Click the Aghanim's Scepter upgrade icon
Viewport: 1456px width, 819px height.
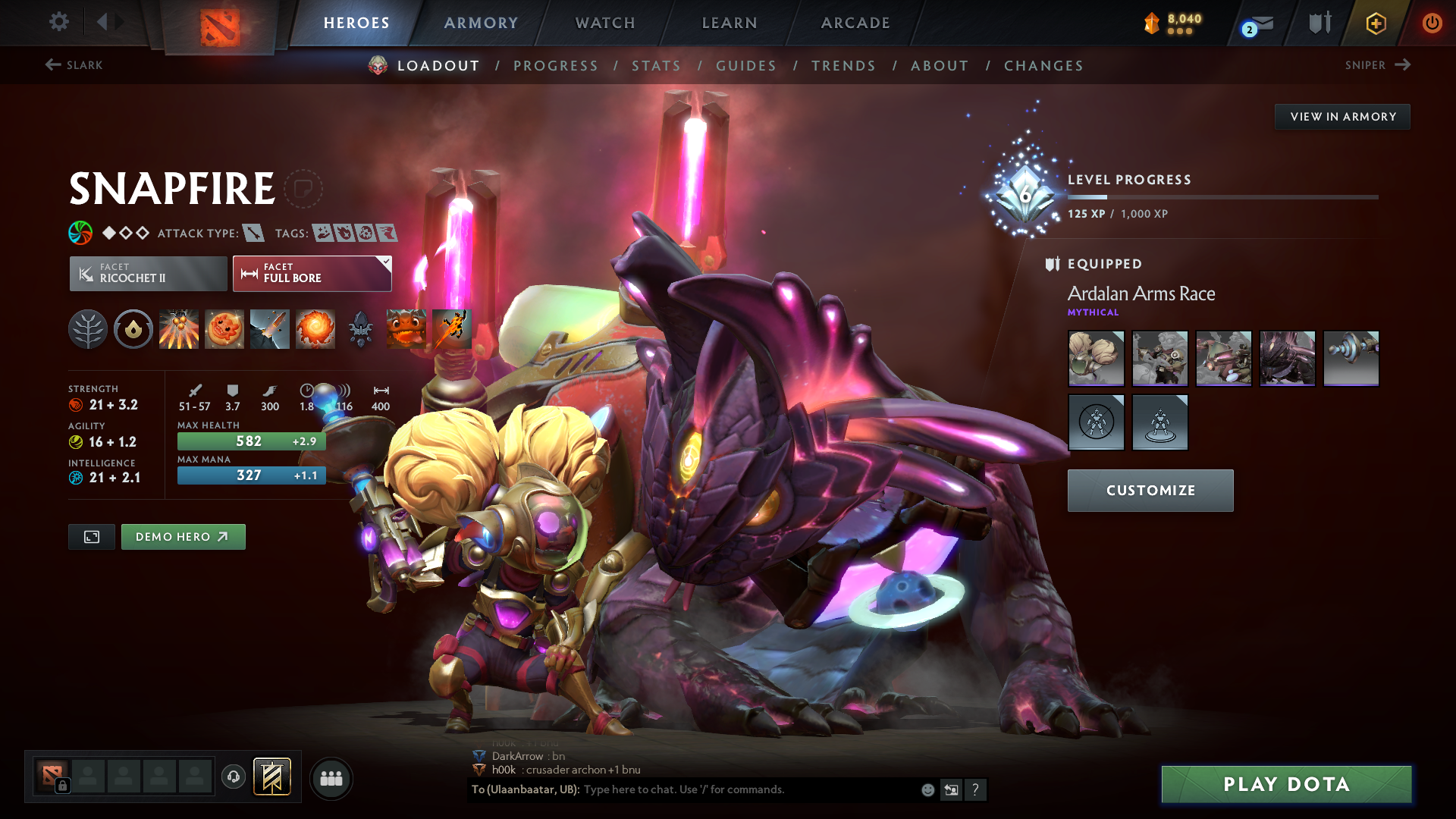tap(361, 328)
